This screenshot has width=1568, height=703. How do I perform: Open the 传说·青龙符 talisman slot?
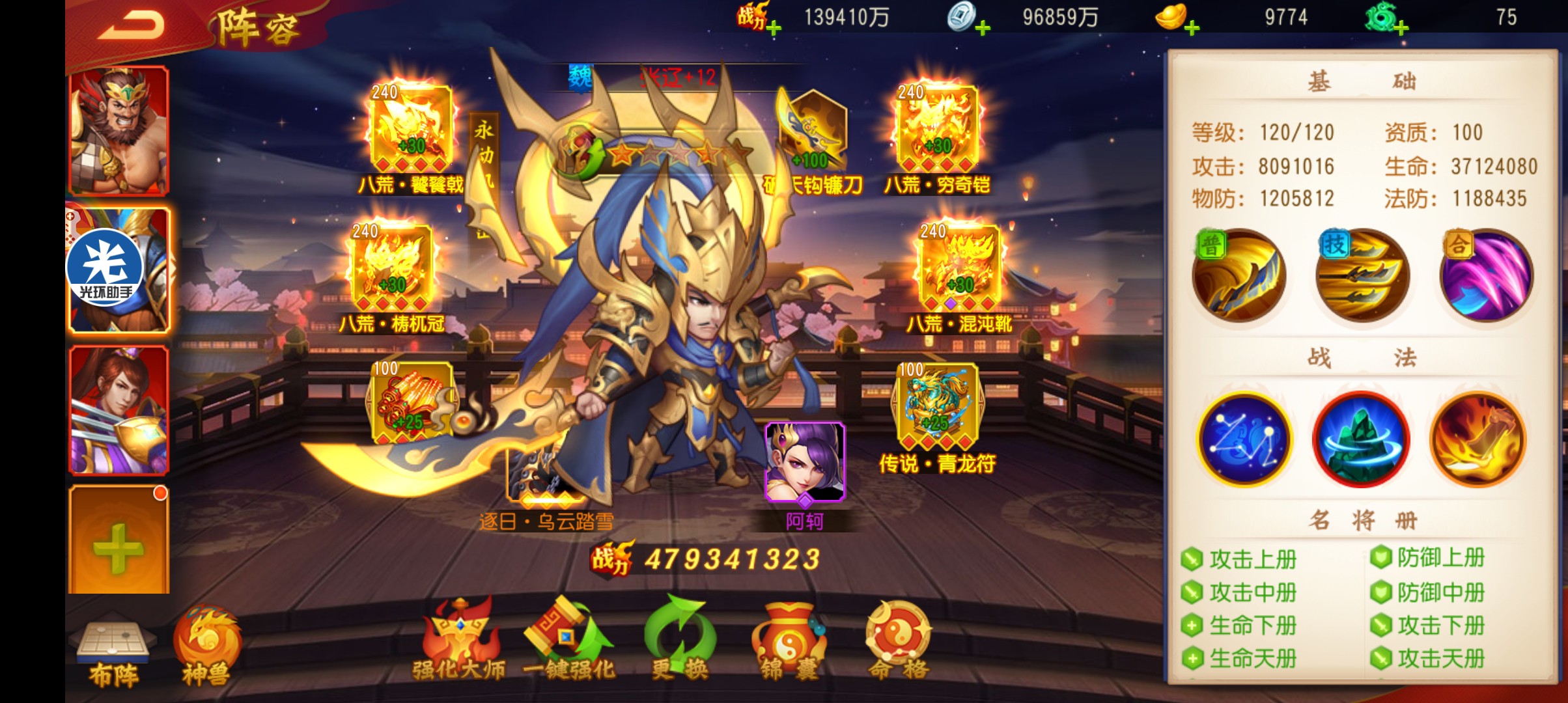click(x=937, y=407)
